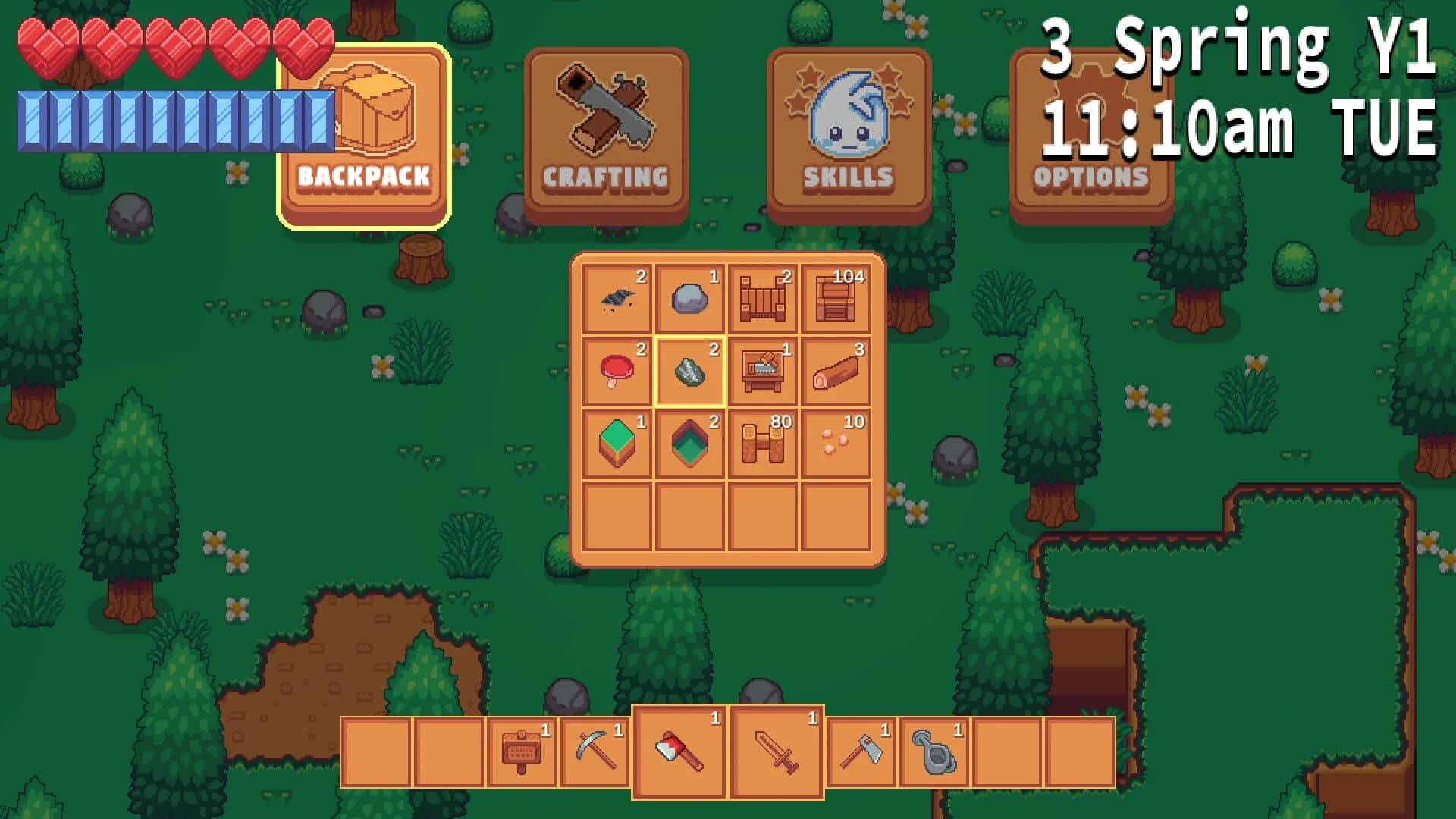This screenshot has width=1456, height=819.
Task: Click the wooden fence stack of 80
Action: click(x=761, y=442)
